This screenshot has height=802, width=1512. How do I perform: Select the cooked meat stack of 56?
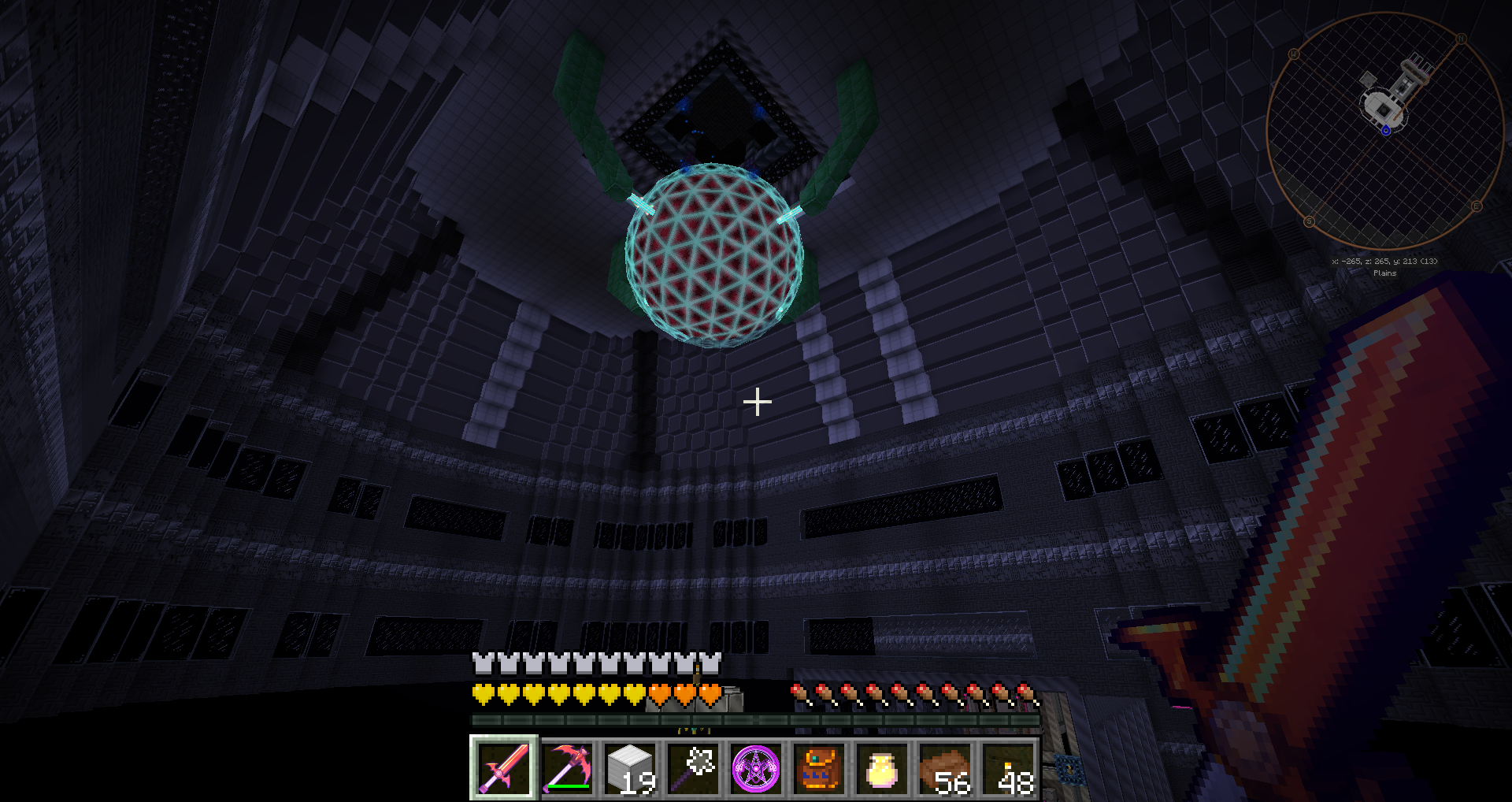pyautogui.click(x=945, y=768)
